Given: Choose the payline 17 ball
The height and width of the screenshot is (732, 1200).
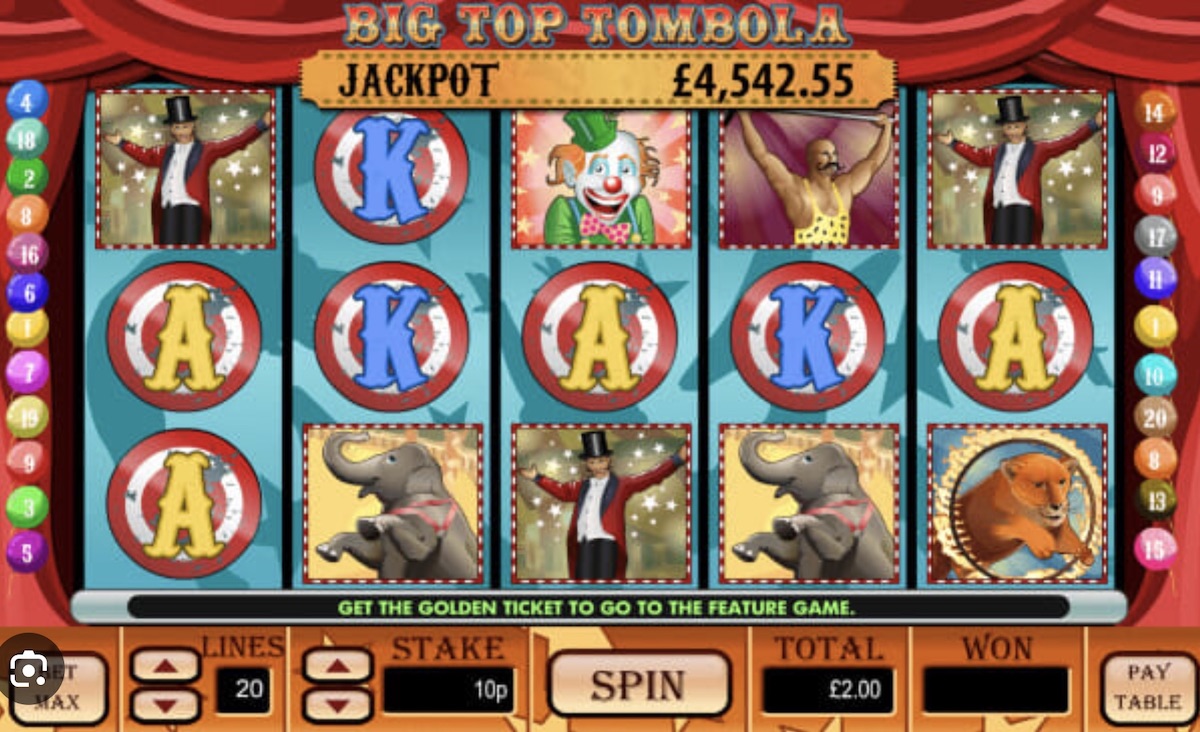Looking at the screenshot, I should (1156, 237).
